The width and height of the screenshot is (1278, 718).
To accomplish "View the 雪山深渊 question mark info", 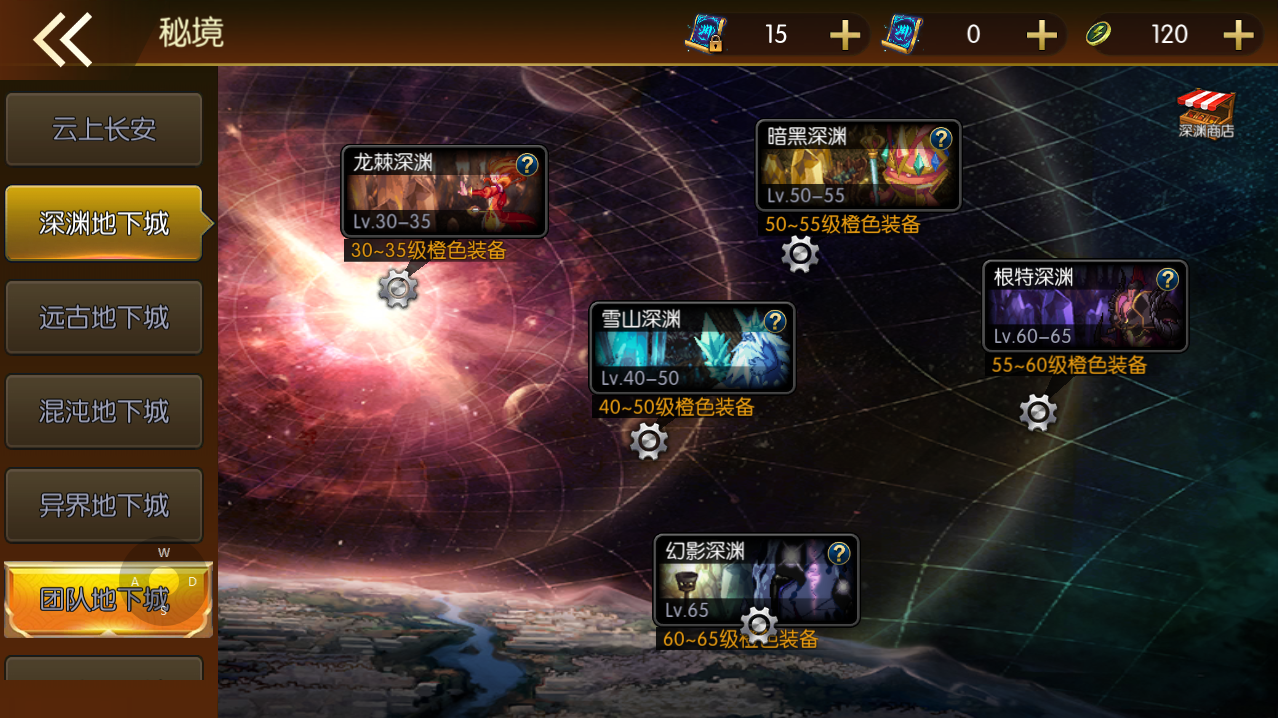I will pos(775,321).
